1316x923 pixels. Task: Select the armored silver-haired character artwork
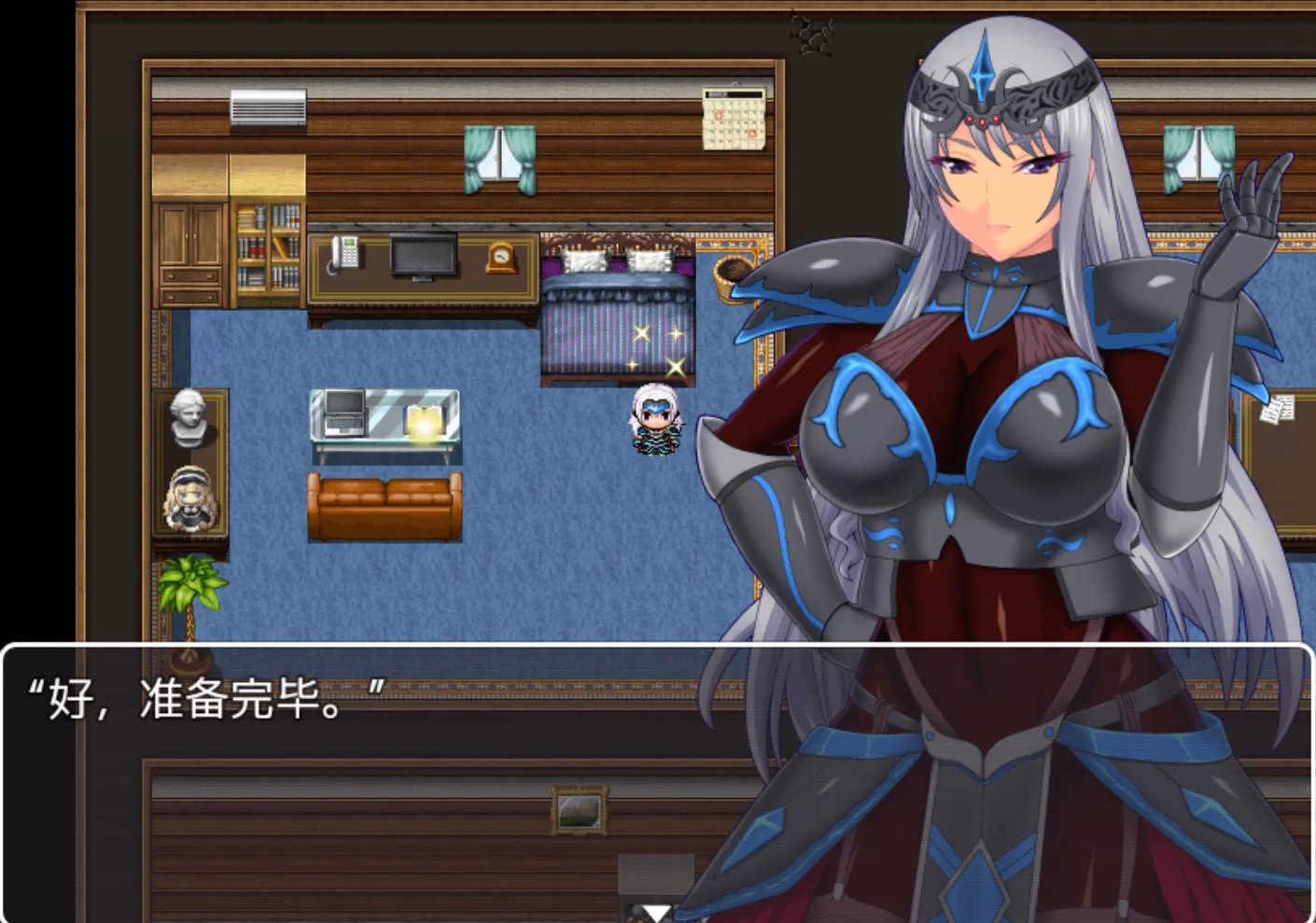[x=989, y=280]
